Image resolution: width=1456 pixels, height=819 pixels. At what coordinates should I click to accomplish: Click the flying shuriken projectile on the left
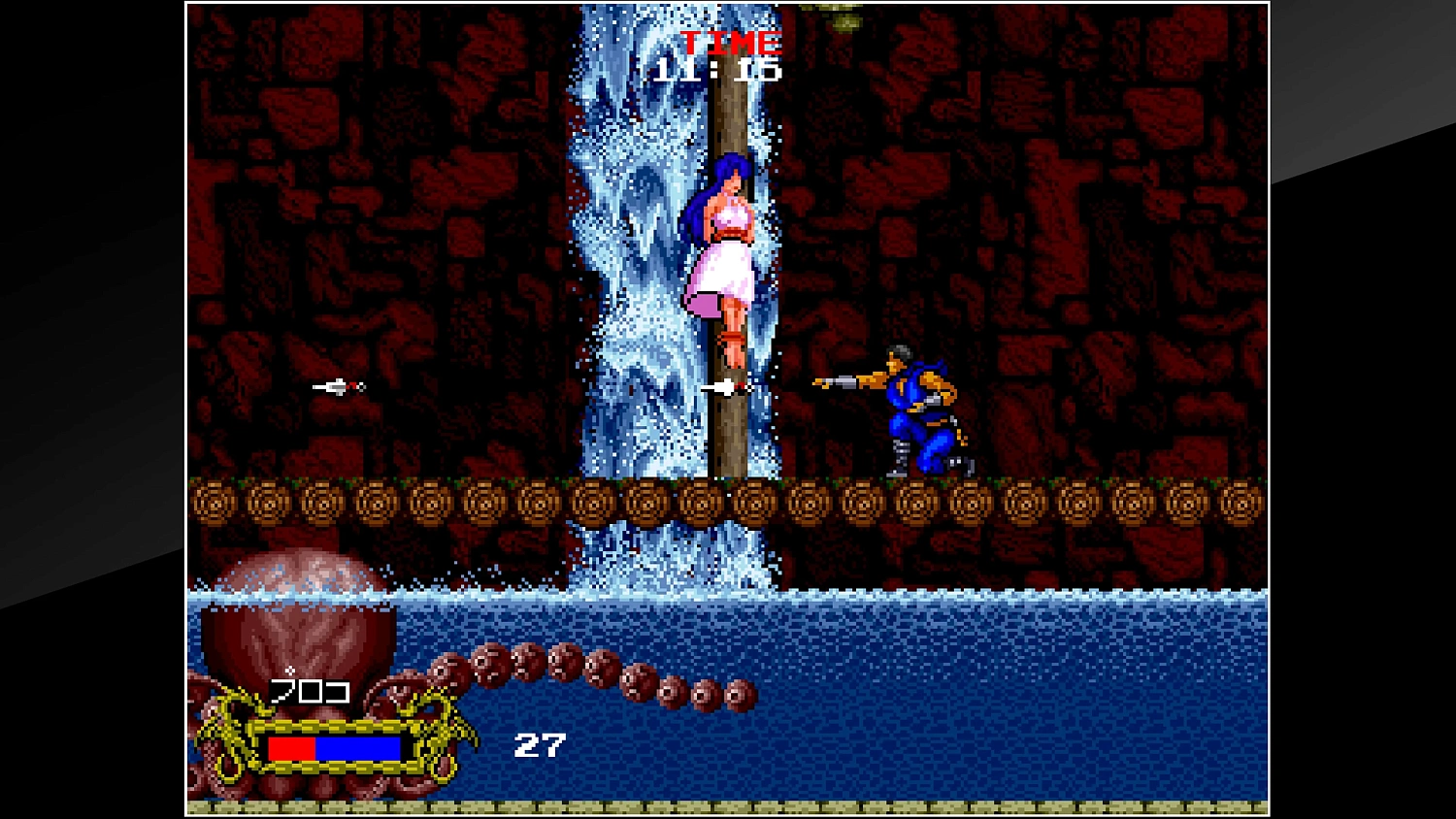[338, 386]
